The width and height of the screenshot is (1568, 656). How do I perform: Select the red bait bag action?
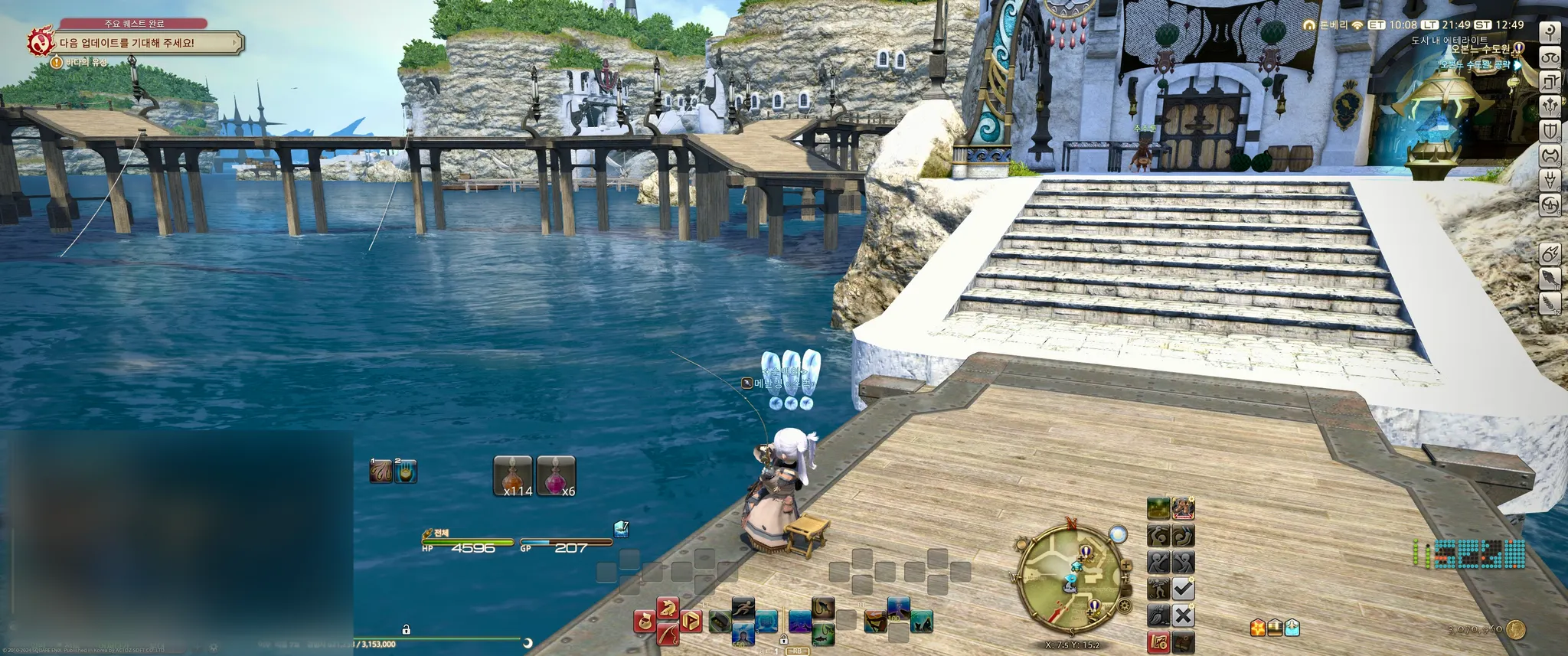click(645, 621)
